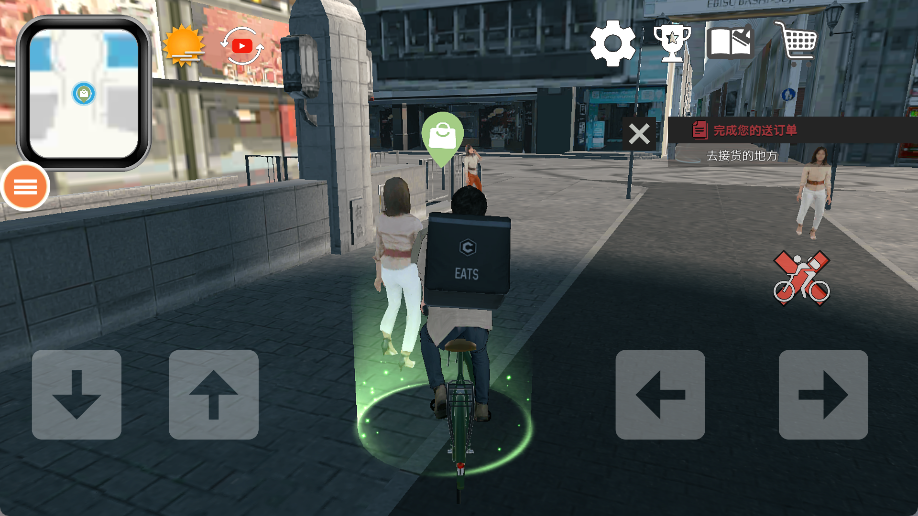Open the shopping cart store
The image size is (918, 516).
tap(796, 42)
